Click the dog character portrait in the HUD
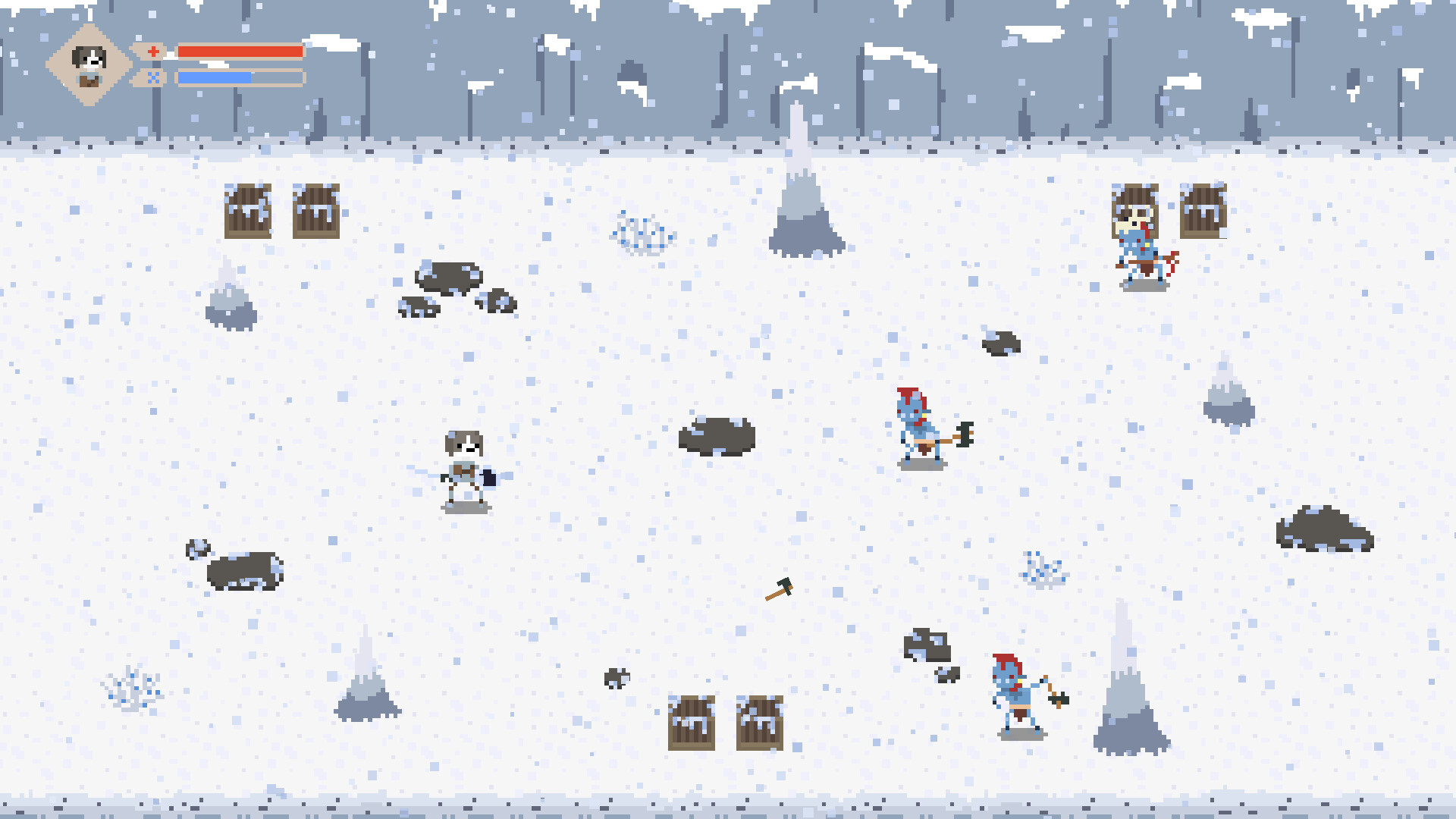The height and width of the screenshot is (819, 1456). tap(89, 61)
